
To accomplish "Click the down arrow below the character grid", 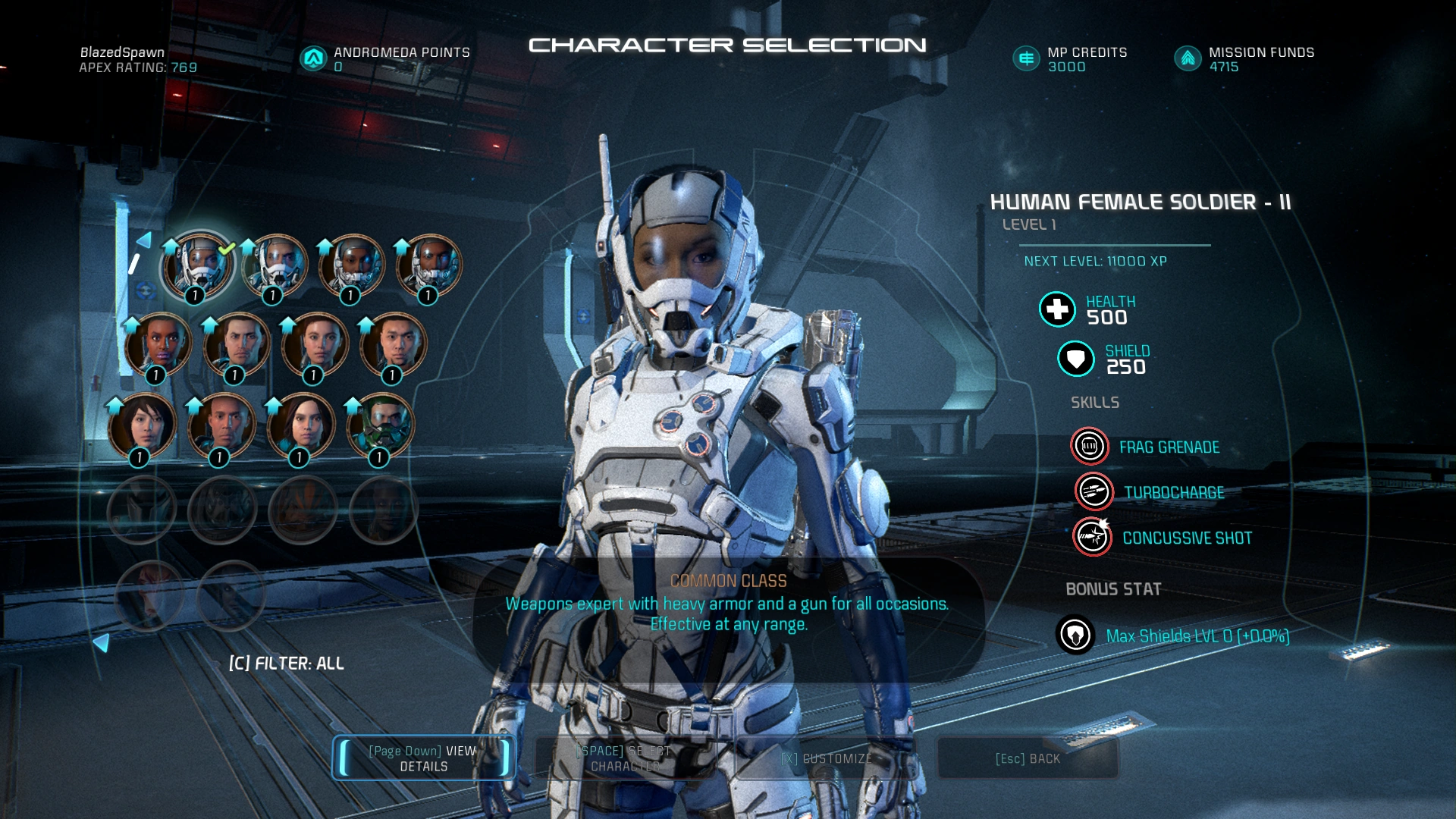I will tap(101, 643).
